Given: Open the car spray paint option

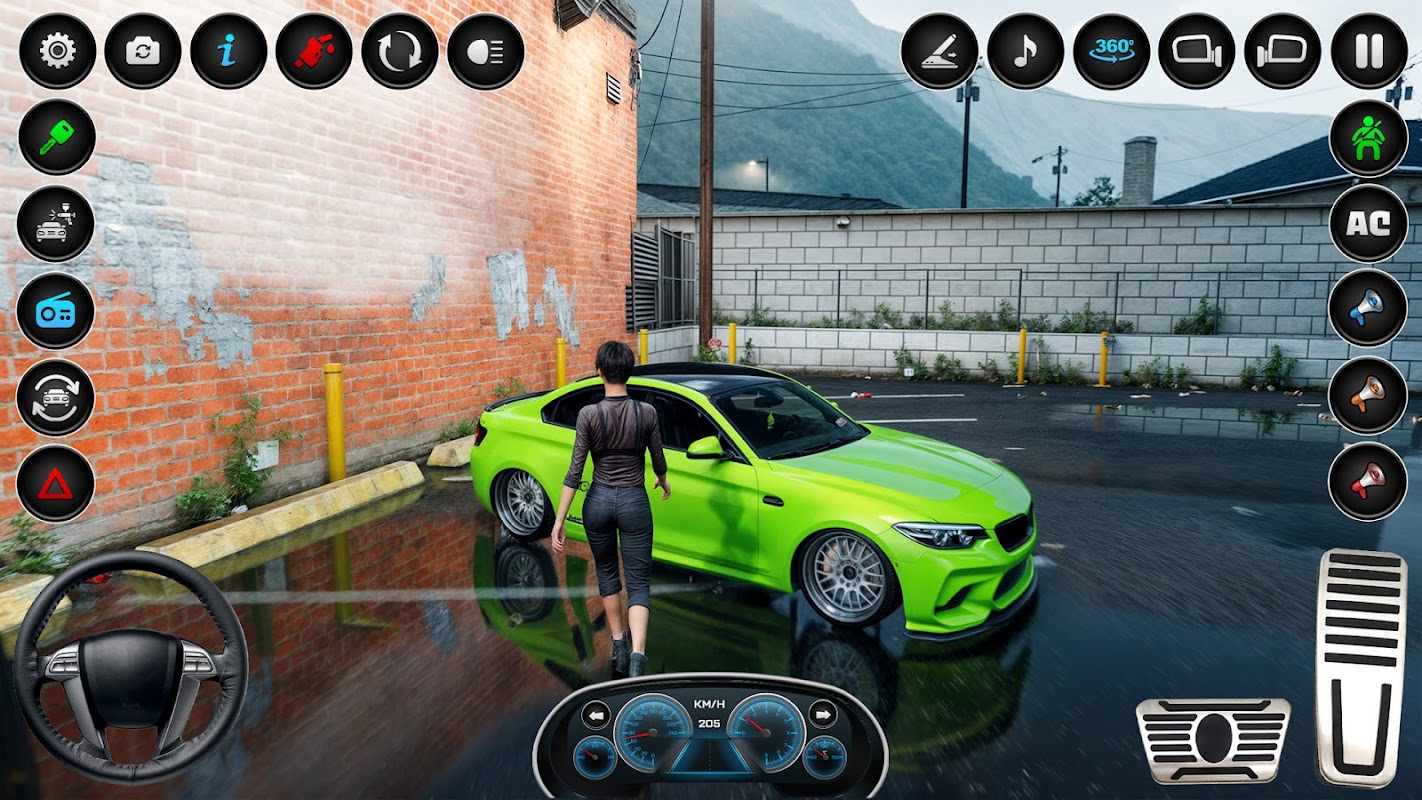Looking at the screenshot, I should (56, 224).
